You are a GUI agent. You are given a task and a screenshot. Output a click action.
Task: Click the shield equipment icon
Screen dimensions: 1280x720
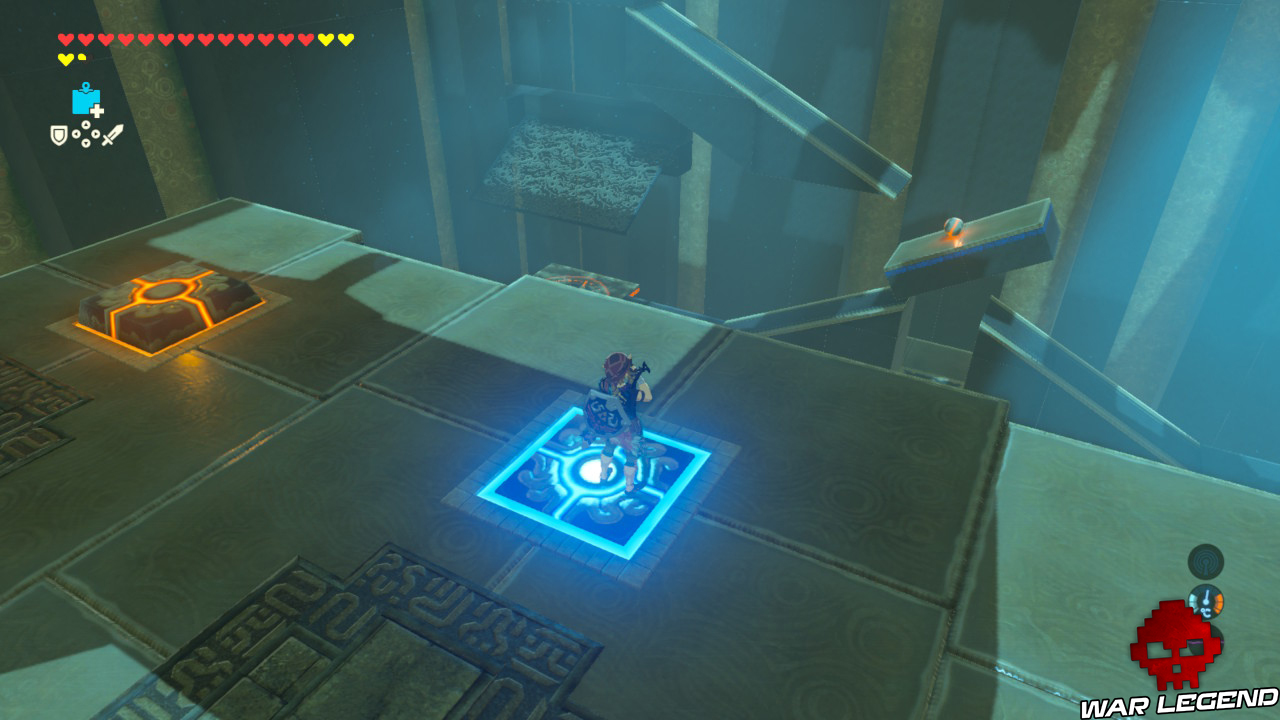pos(59,134)
